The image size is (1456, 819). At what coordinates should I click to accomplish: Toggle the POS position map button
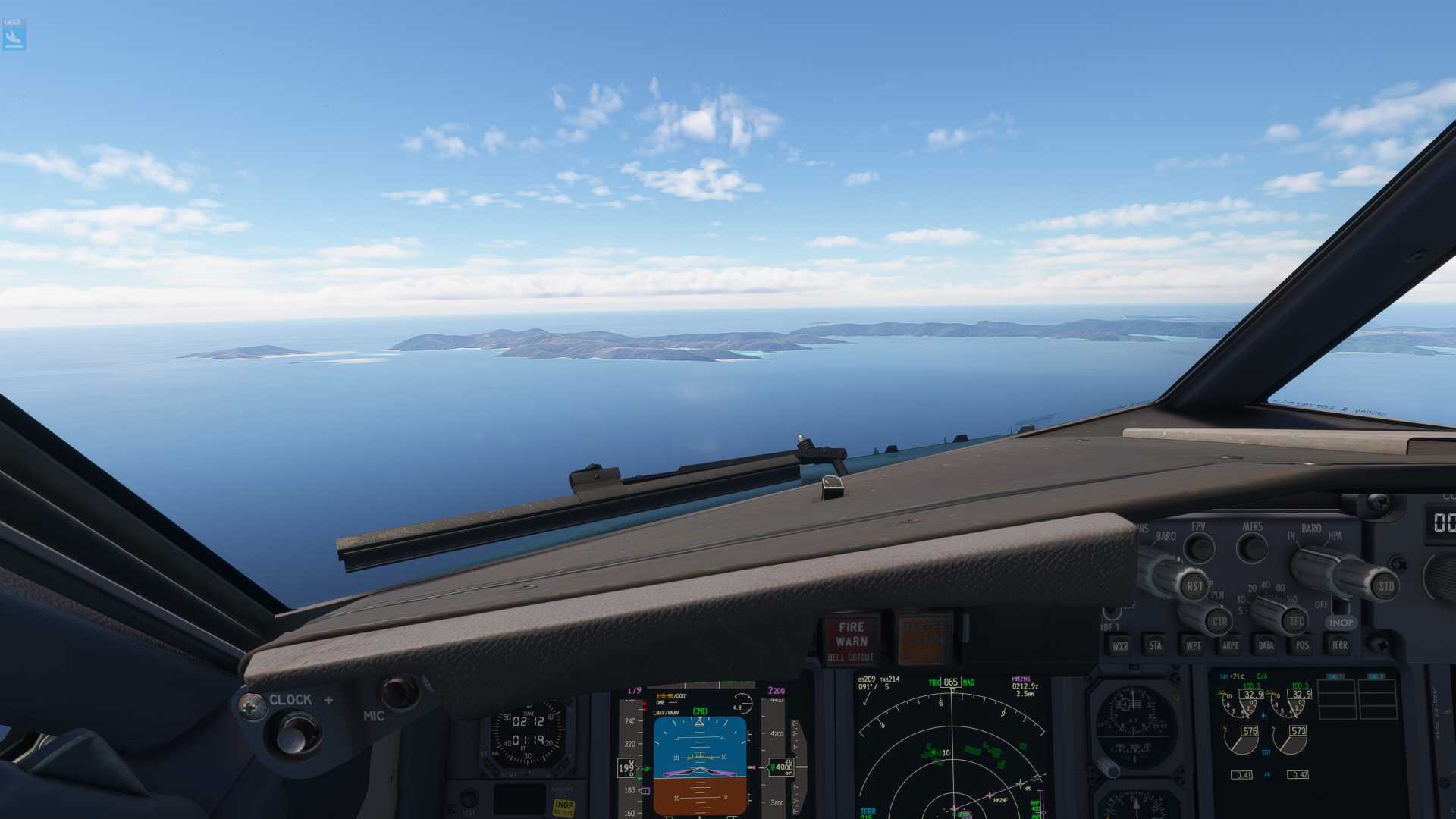(1302, 645)
